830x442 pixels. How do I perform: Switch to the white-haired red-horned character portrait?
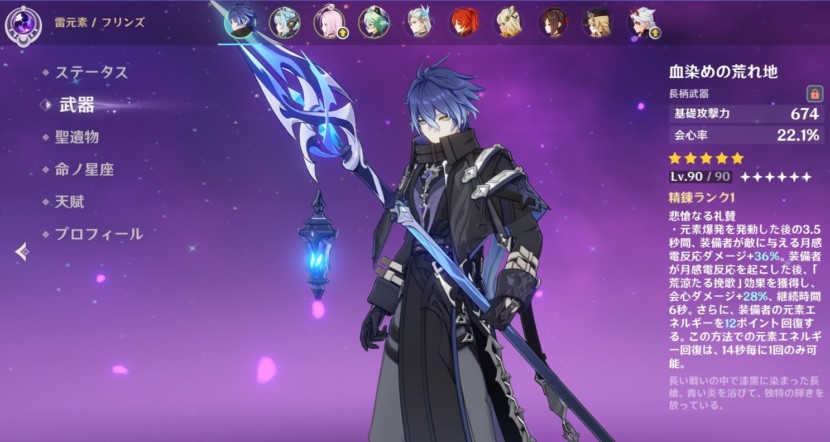[642, 21]
